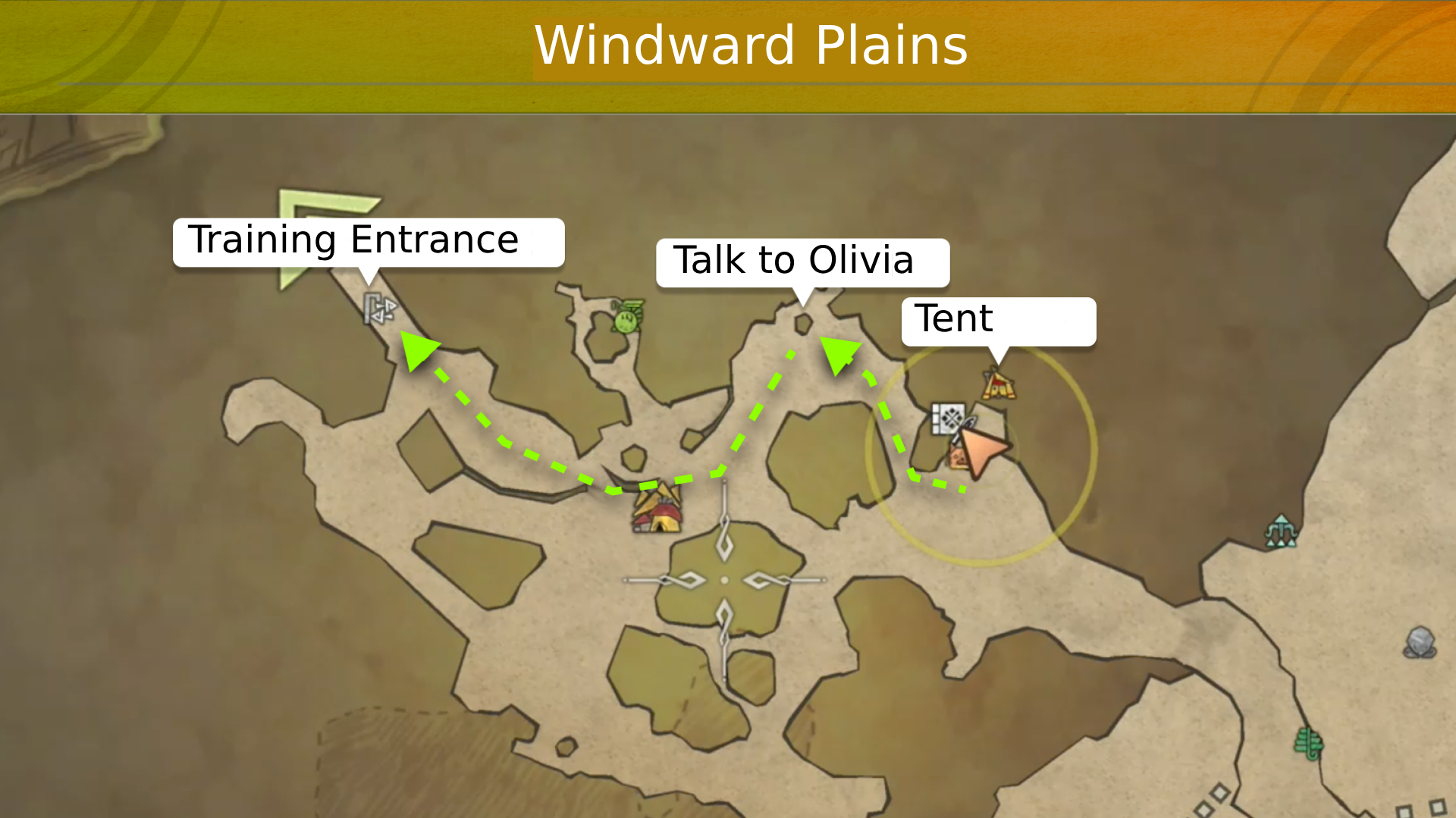Click the grey ore rock marker
1456x818 pixels.
(1420, 642)
